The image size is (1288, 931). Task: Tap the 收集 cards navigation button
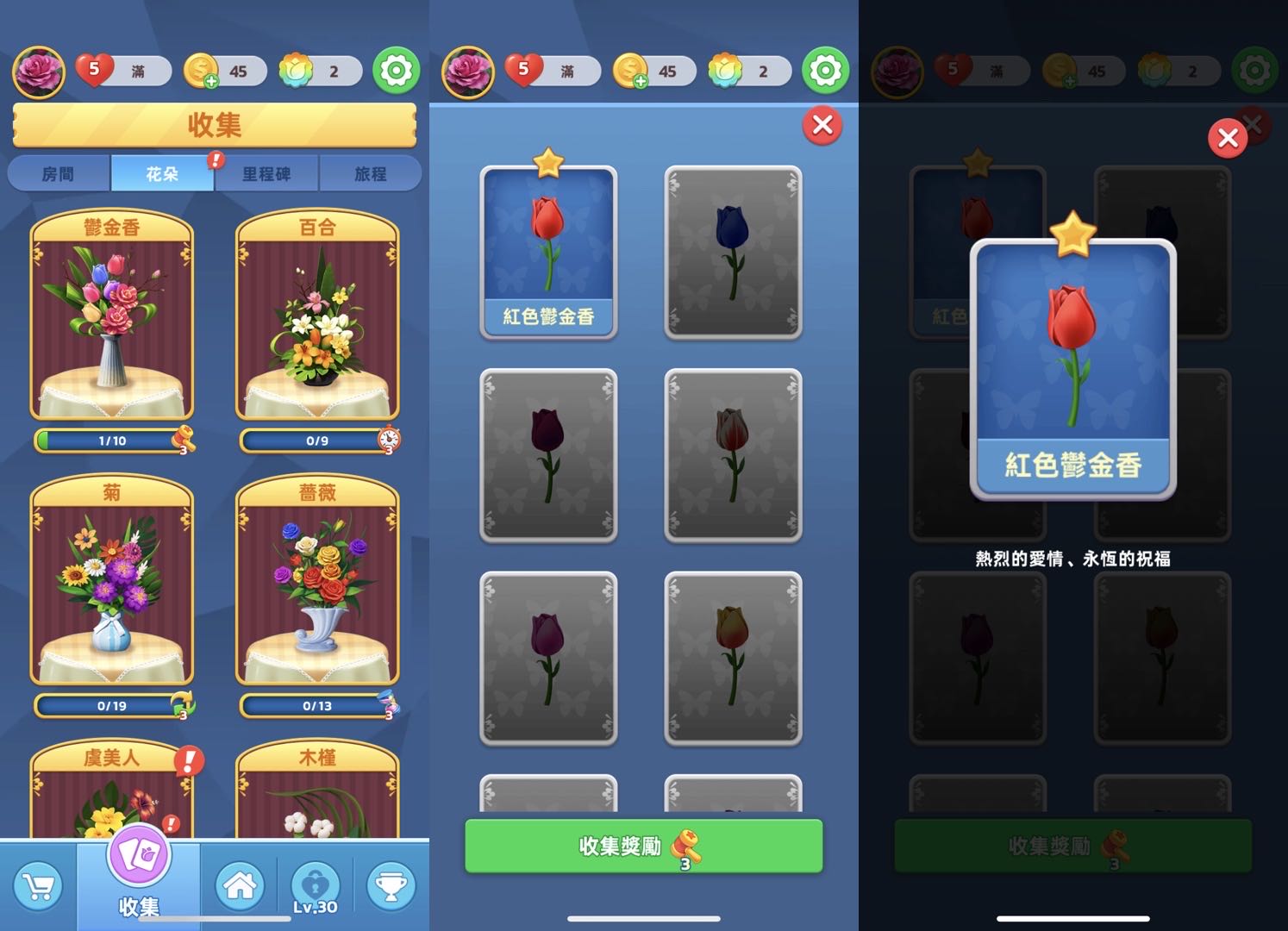pos(139,871)
